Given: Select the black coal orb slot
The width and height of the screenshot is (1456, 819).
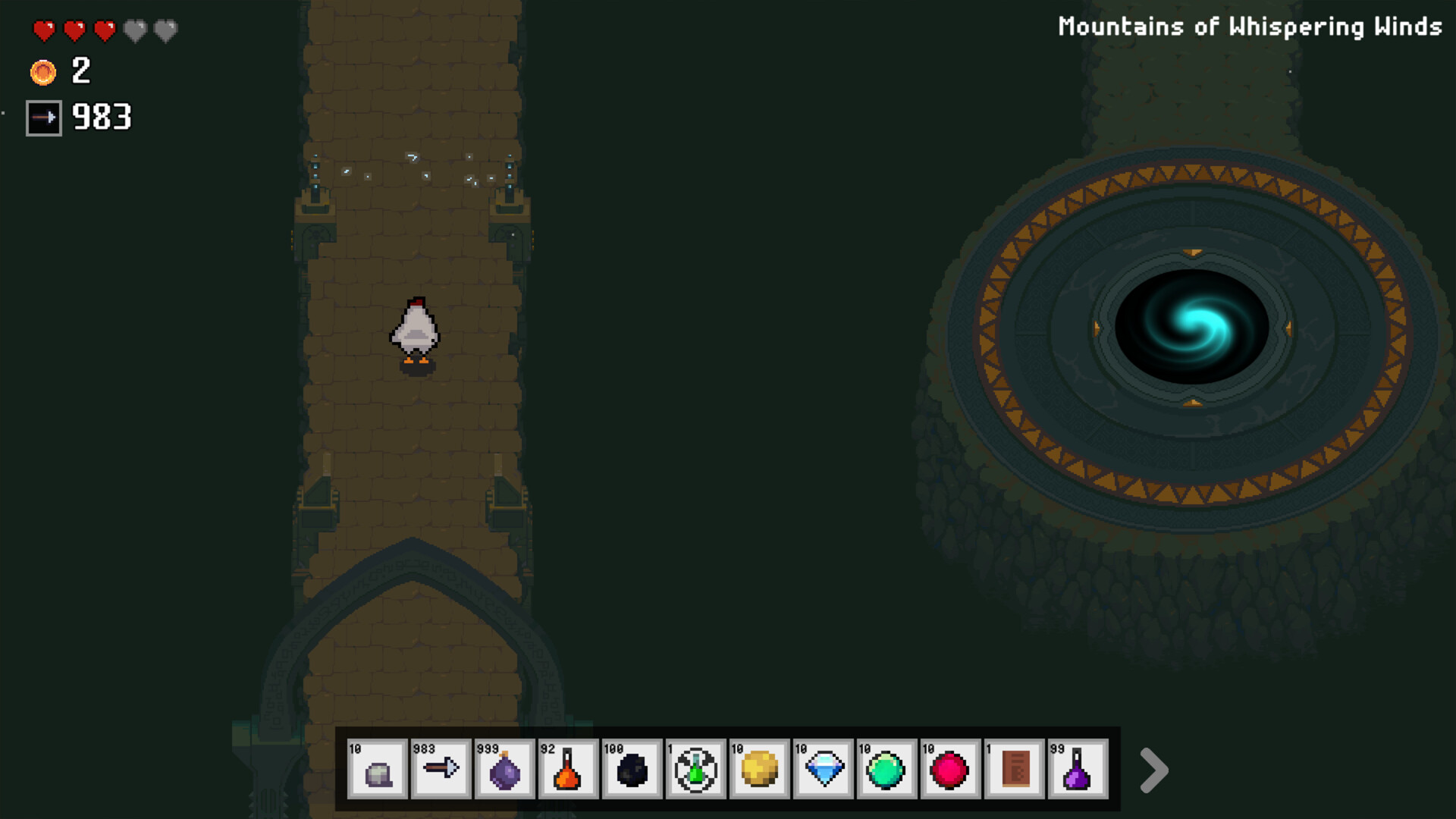Looking at the screenshot, I should pos(632,770).
